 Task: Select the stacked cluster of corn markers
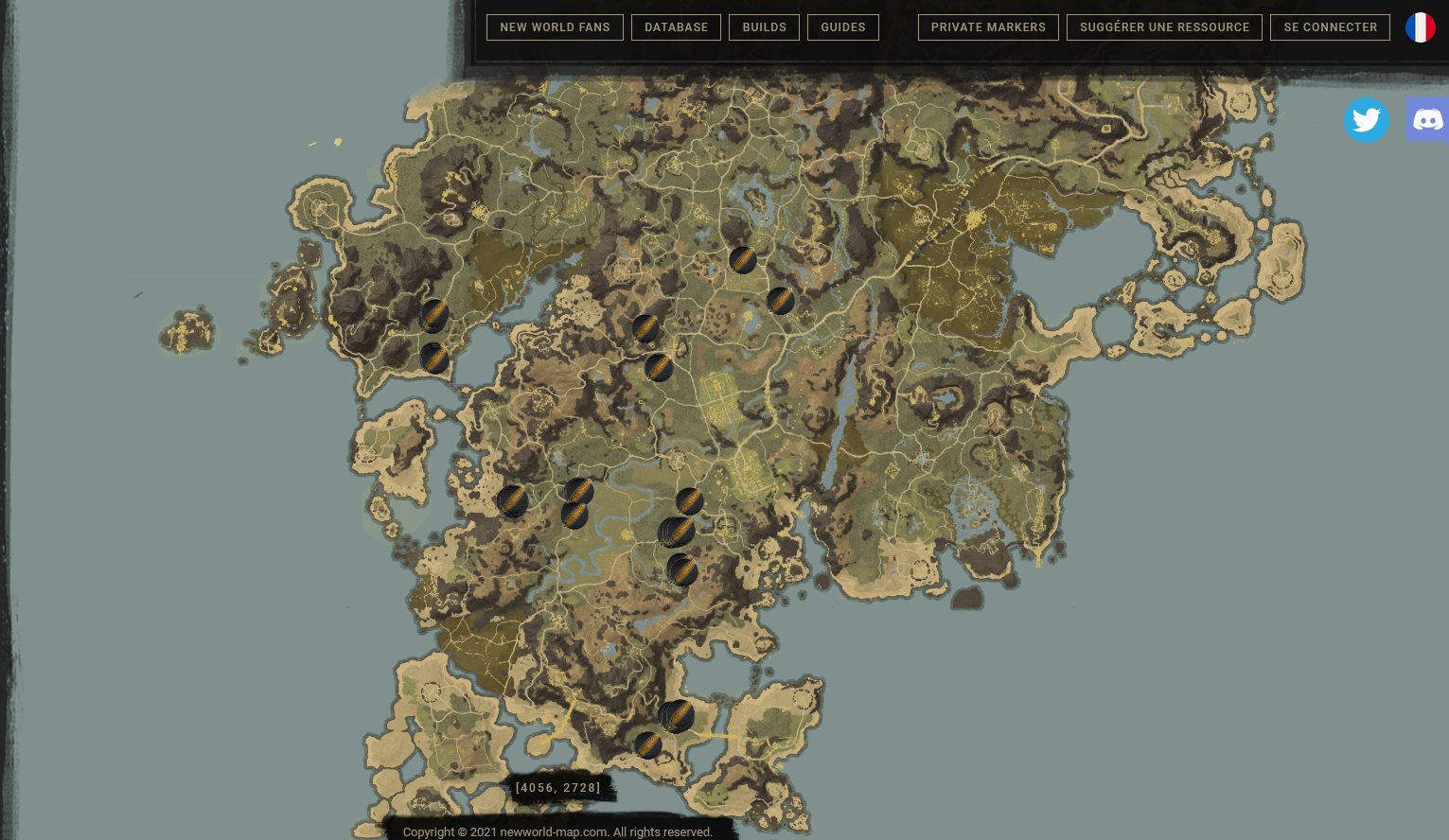(x=674, y=532)
